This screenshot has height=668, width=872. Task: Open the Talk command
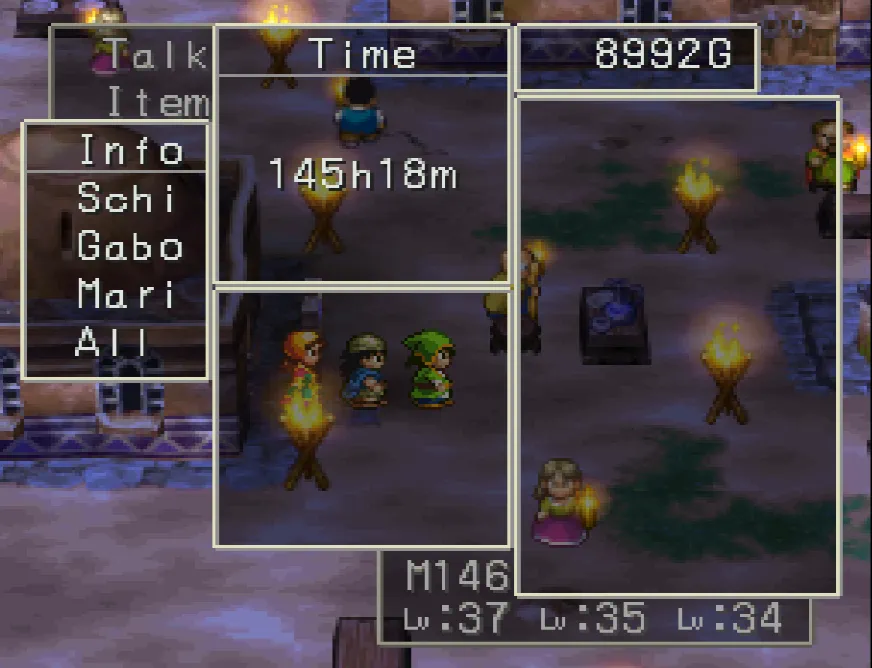pos(157,56)
